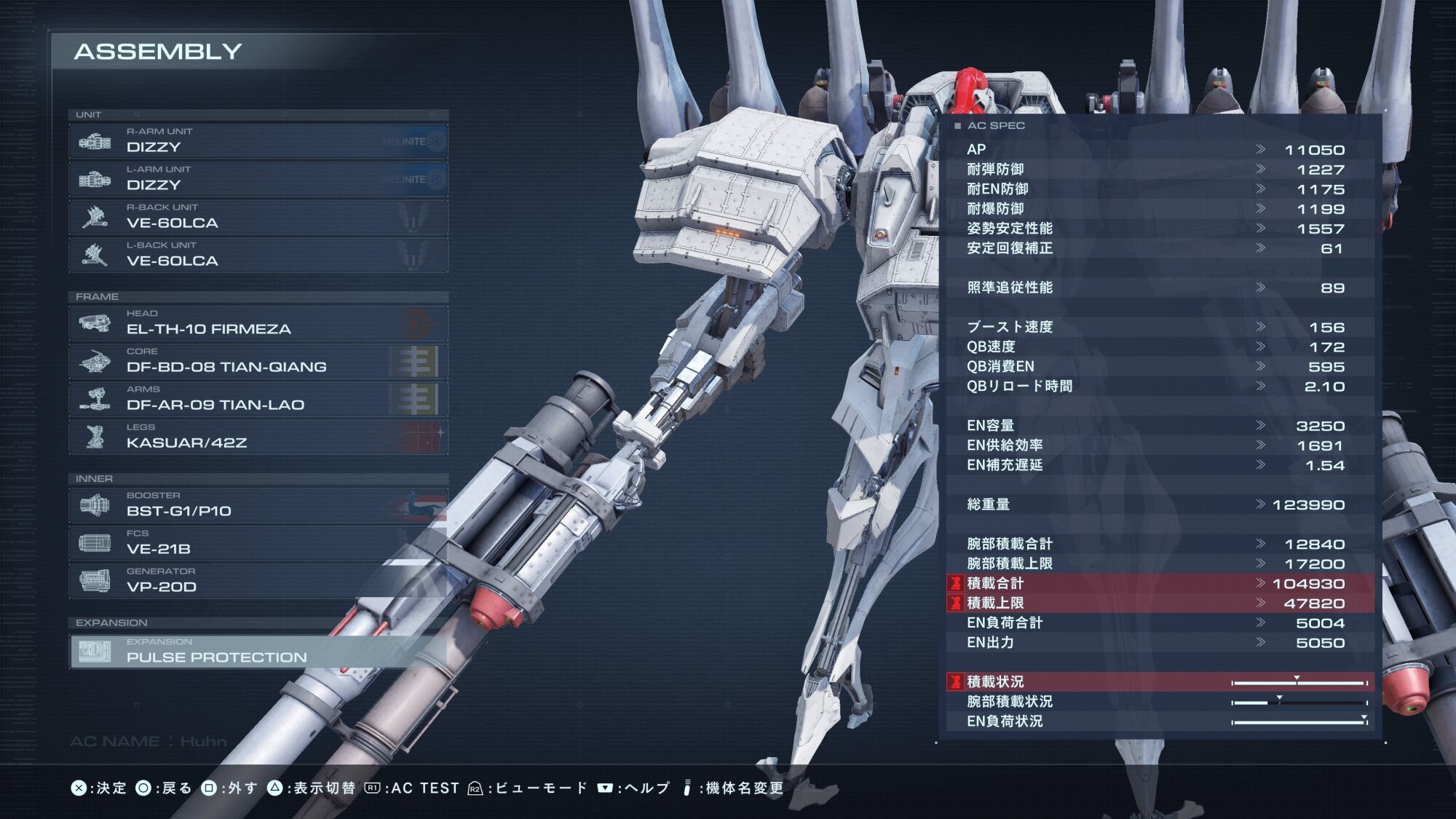
Task: Choose the R-BACK UNIT VE-60LCA slot
Action: pyautogui.click(x=258, y=217)
